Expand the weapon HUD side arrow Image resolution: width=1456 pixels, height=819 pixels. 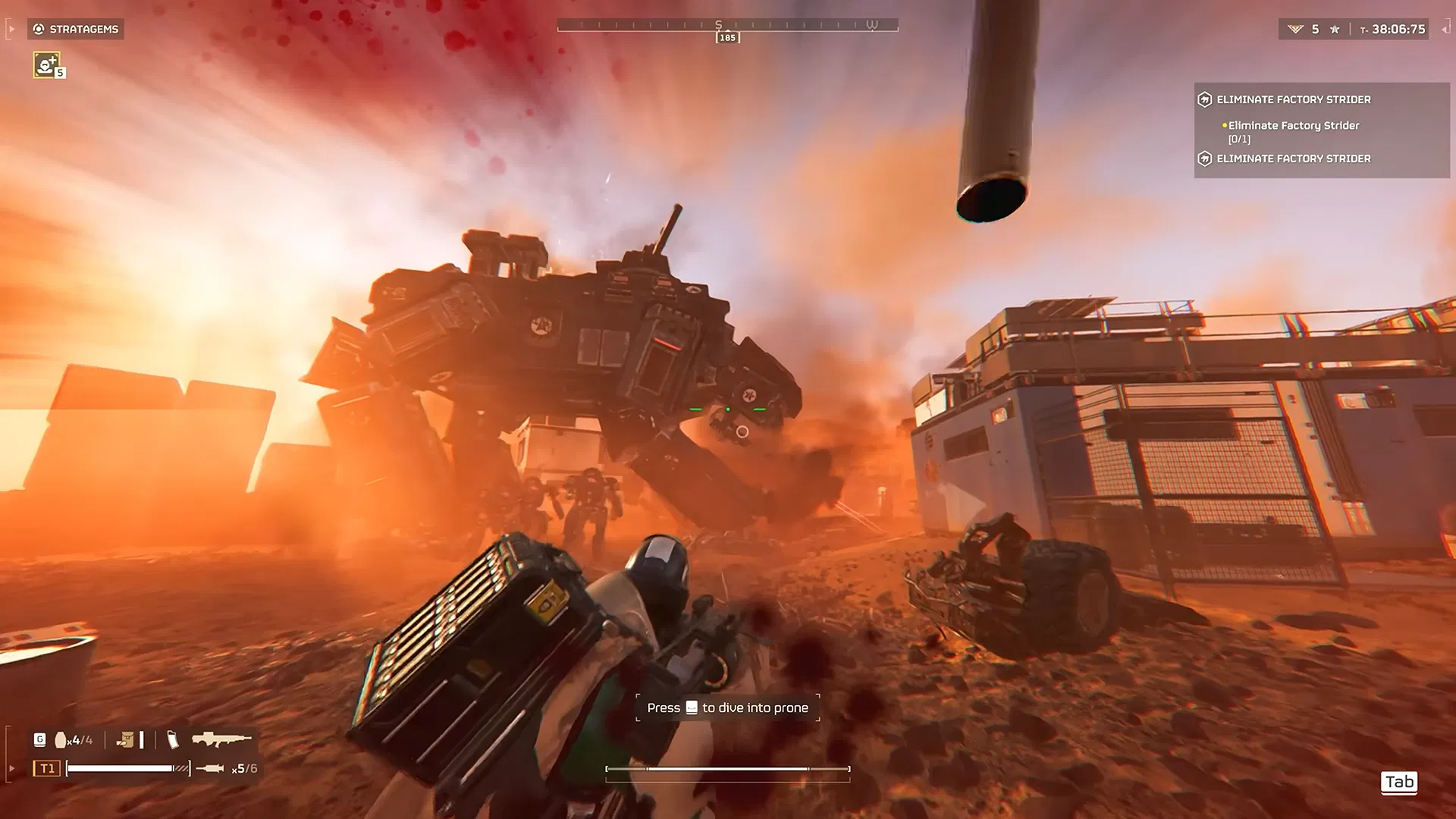(x=12, y=768)
